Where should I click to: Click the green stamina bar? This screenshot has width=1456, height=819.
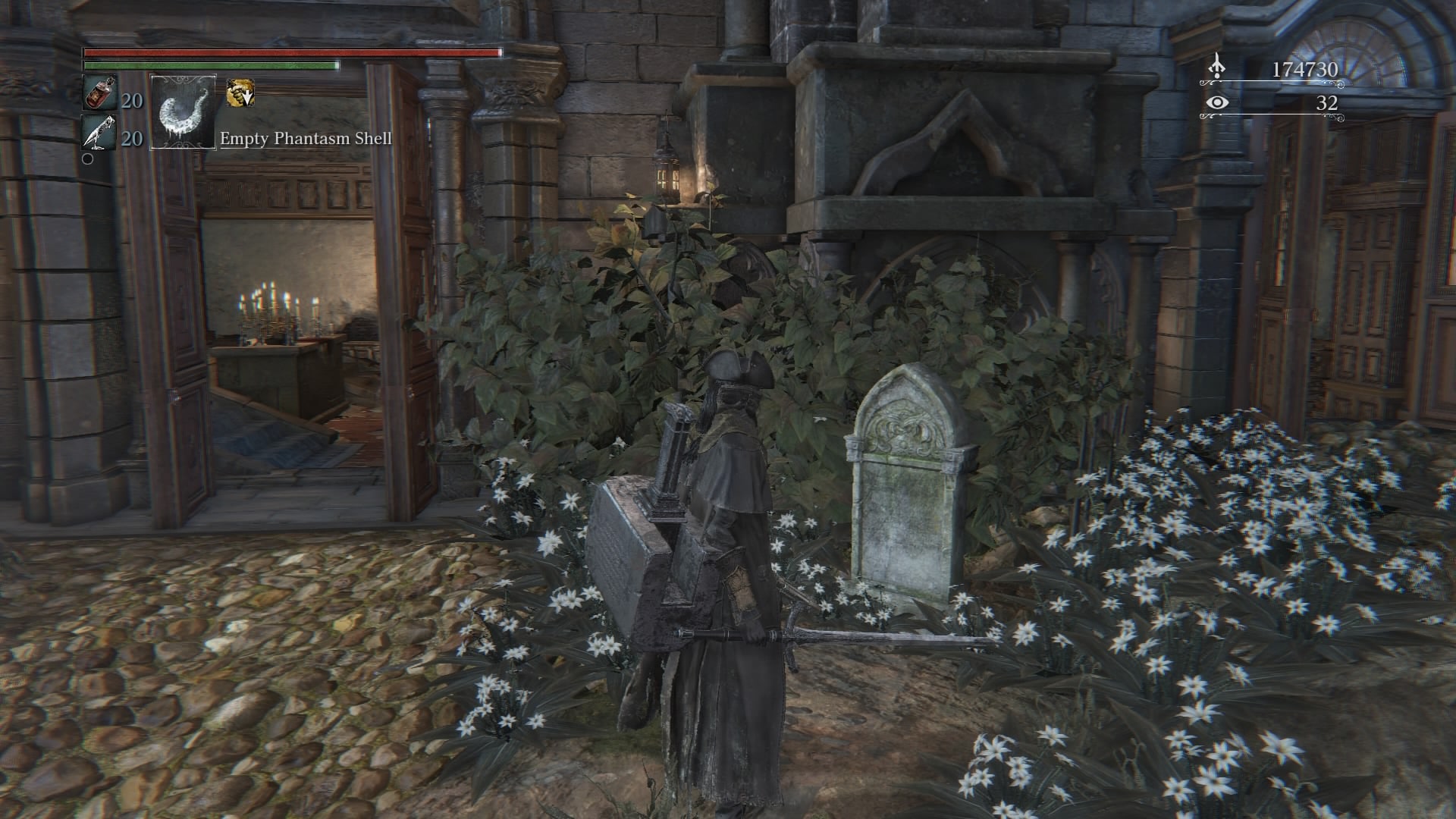(x=209, y=67)
